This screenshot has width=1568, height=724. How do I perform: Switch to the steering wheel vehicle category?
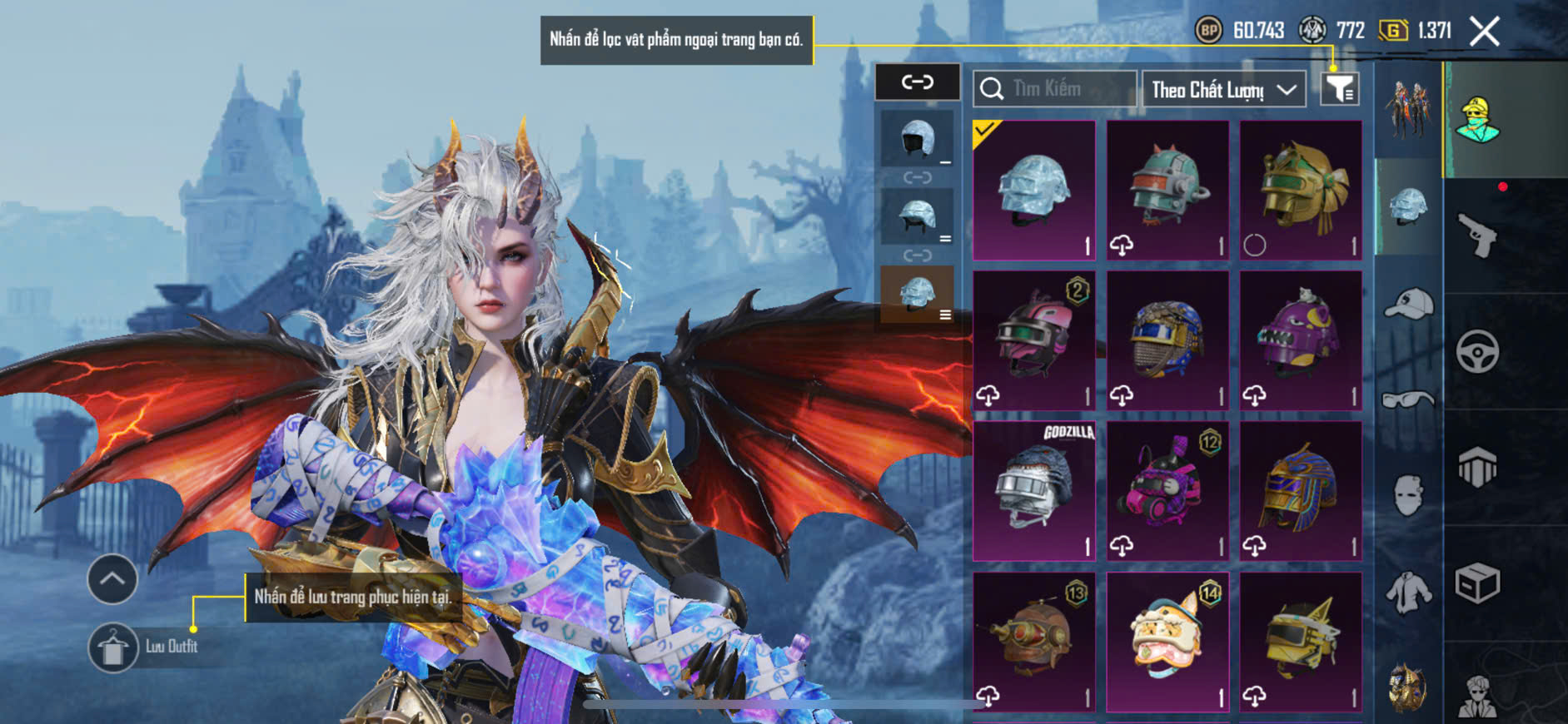pos(1477,351)
